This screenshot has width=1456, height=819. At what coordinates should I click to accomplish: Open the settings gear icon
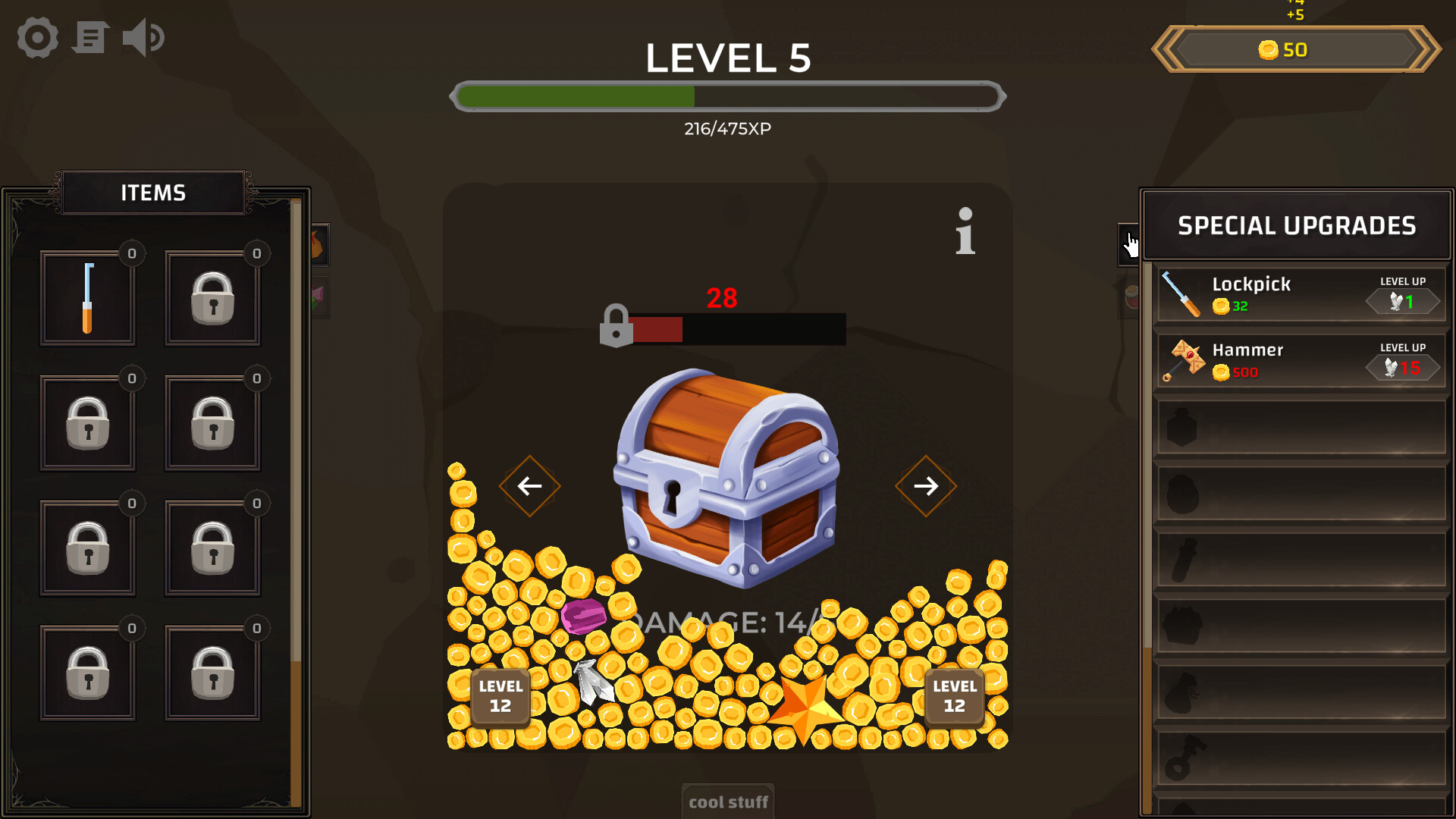tap(36, 38)
